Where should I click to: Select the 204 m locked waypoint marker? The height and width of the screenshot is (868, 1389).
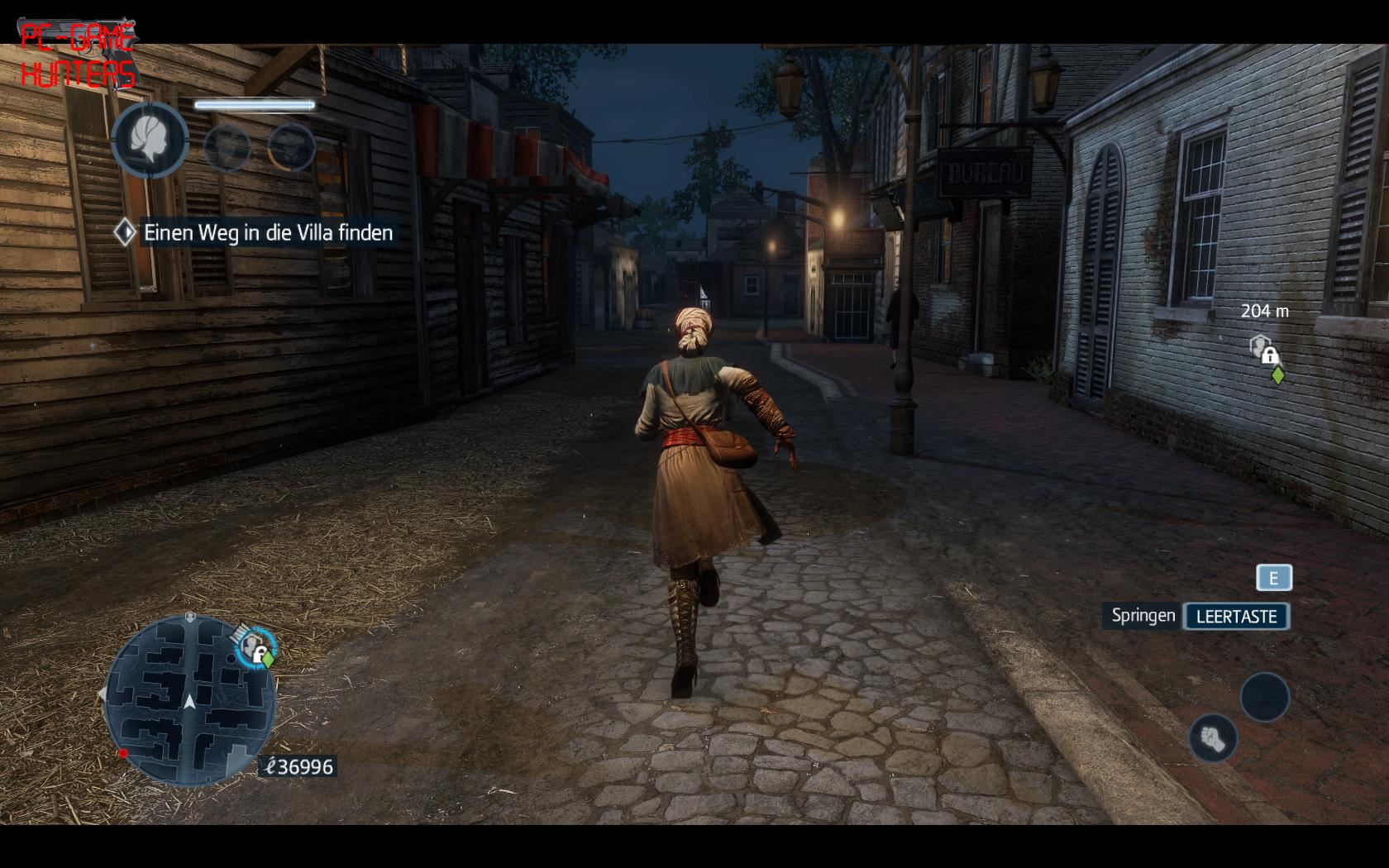click(x=1264, y=350)
